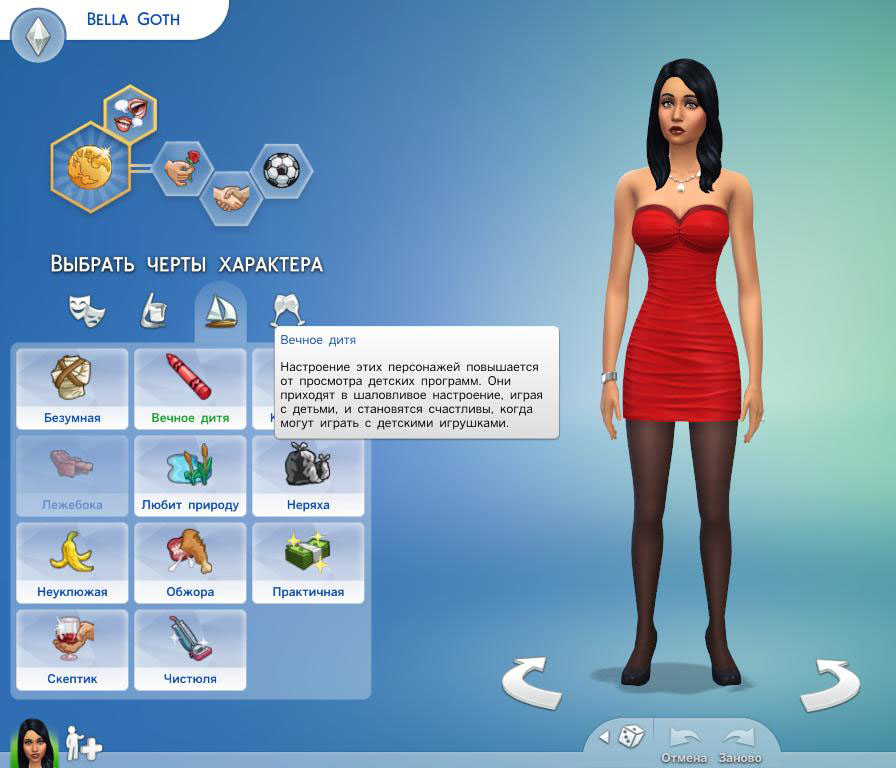Viewport: 896px width, 768px height.
Task: Add a new Sim to household
Action: 82,744
